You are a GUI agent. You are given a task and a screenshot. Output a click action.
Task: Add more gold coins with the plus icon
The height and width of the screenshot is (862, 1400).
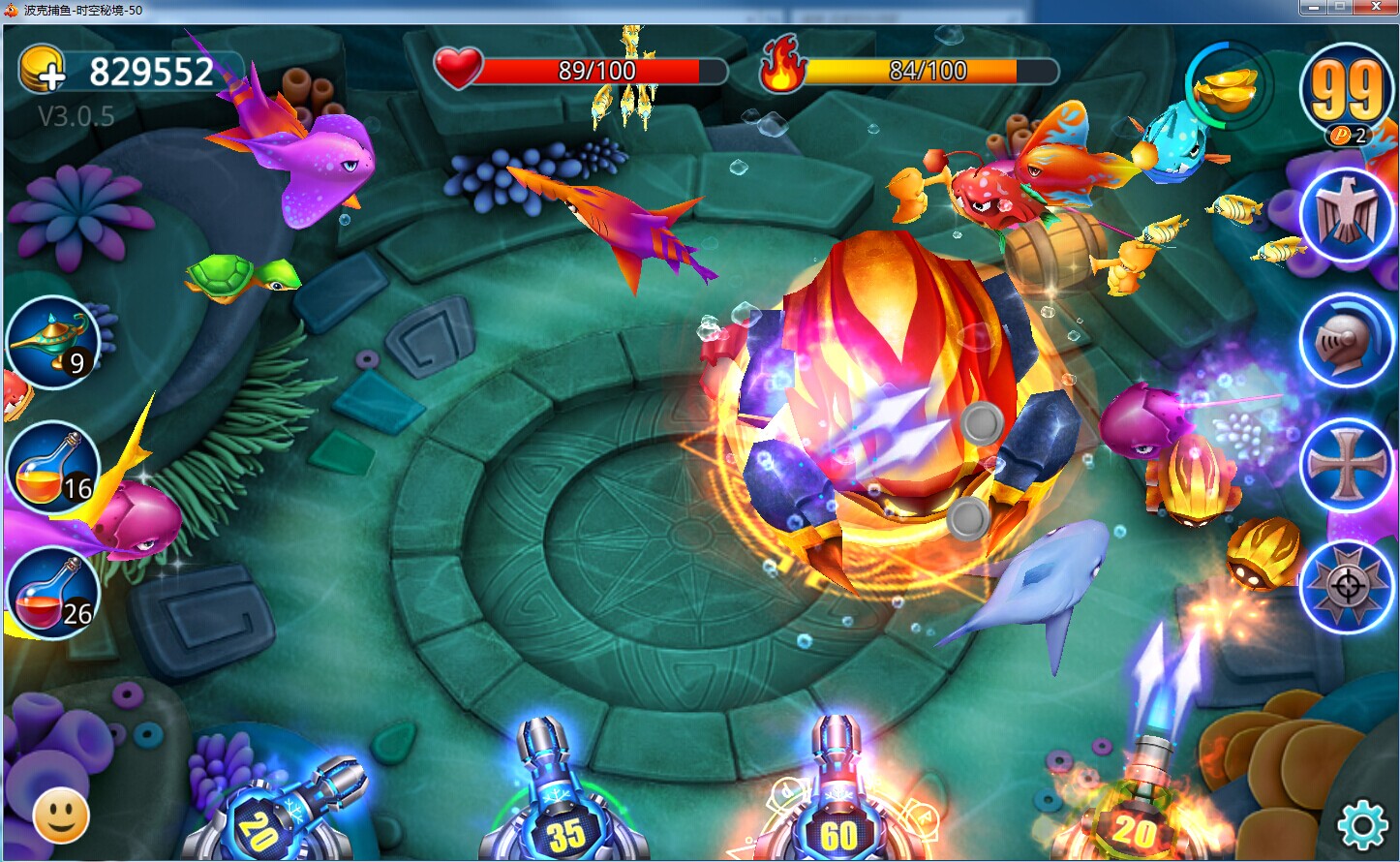point(42,71)
